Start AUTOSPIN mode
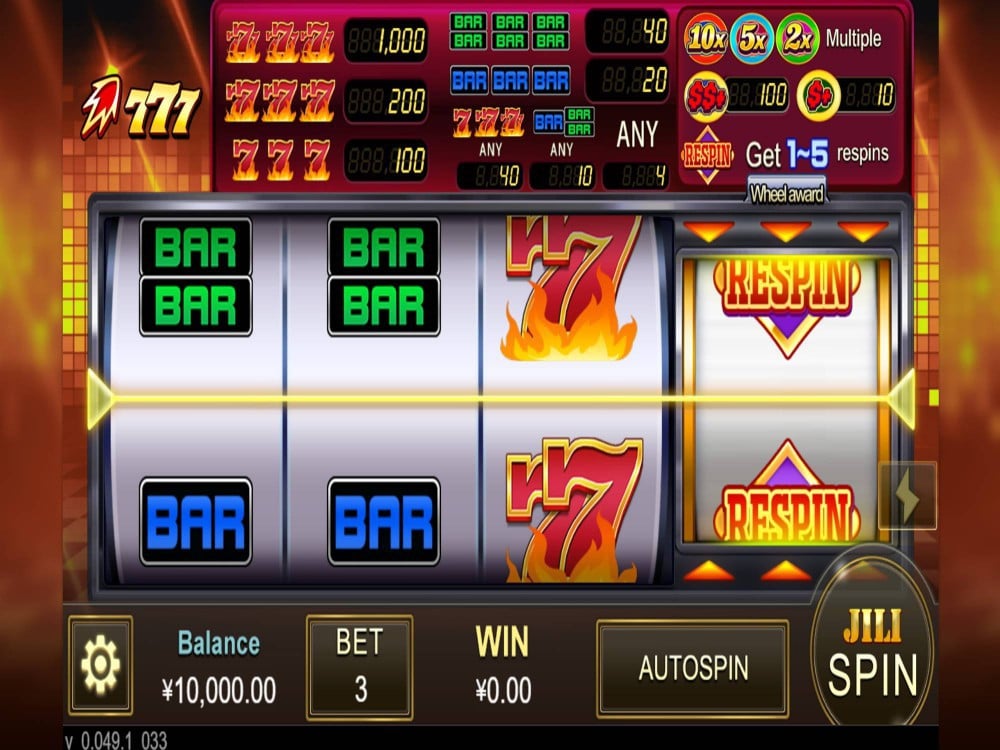1000x750 pixels. [x=692, y=667]
